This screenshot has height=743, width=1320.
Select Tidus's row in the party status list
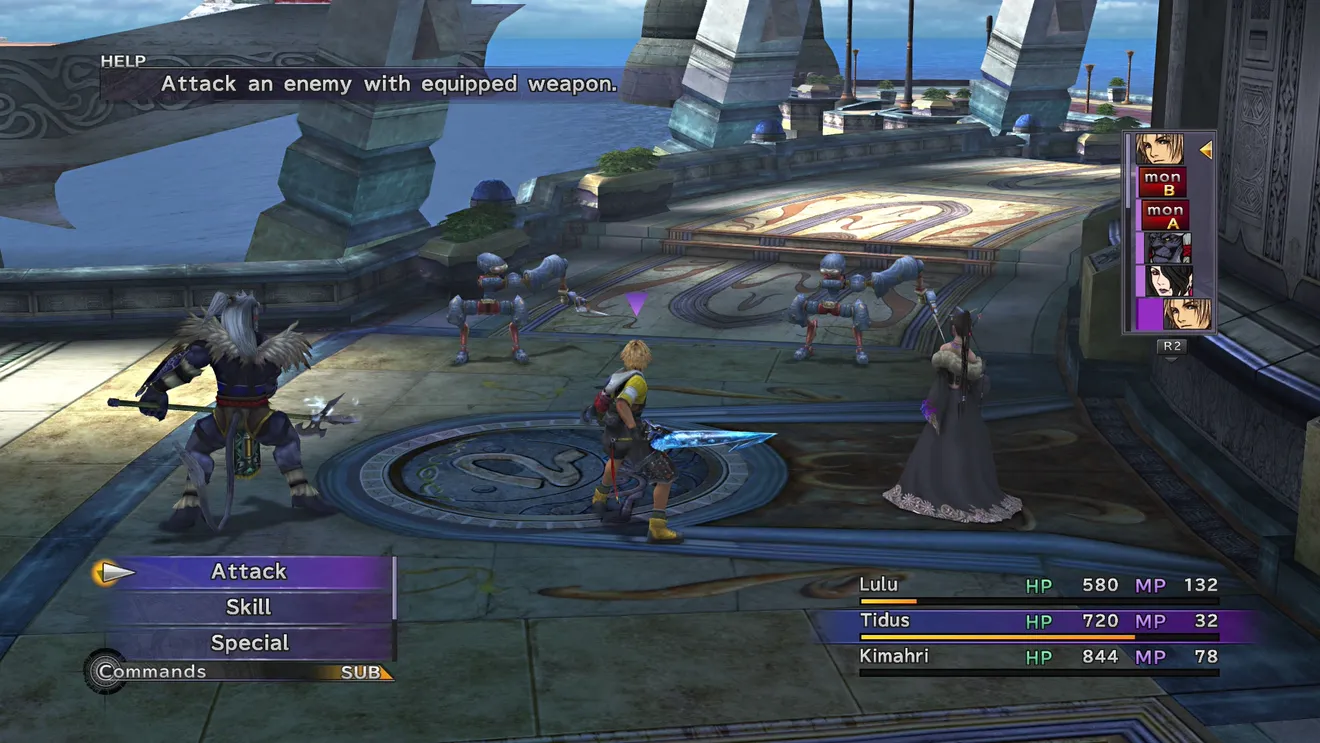(1038, 622)
